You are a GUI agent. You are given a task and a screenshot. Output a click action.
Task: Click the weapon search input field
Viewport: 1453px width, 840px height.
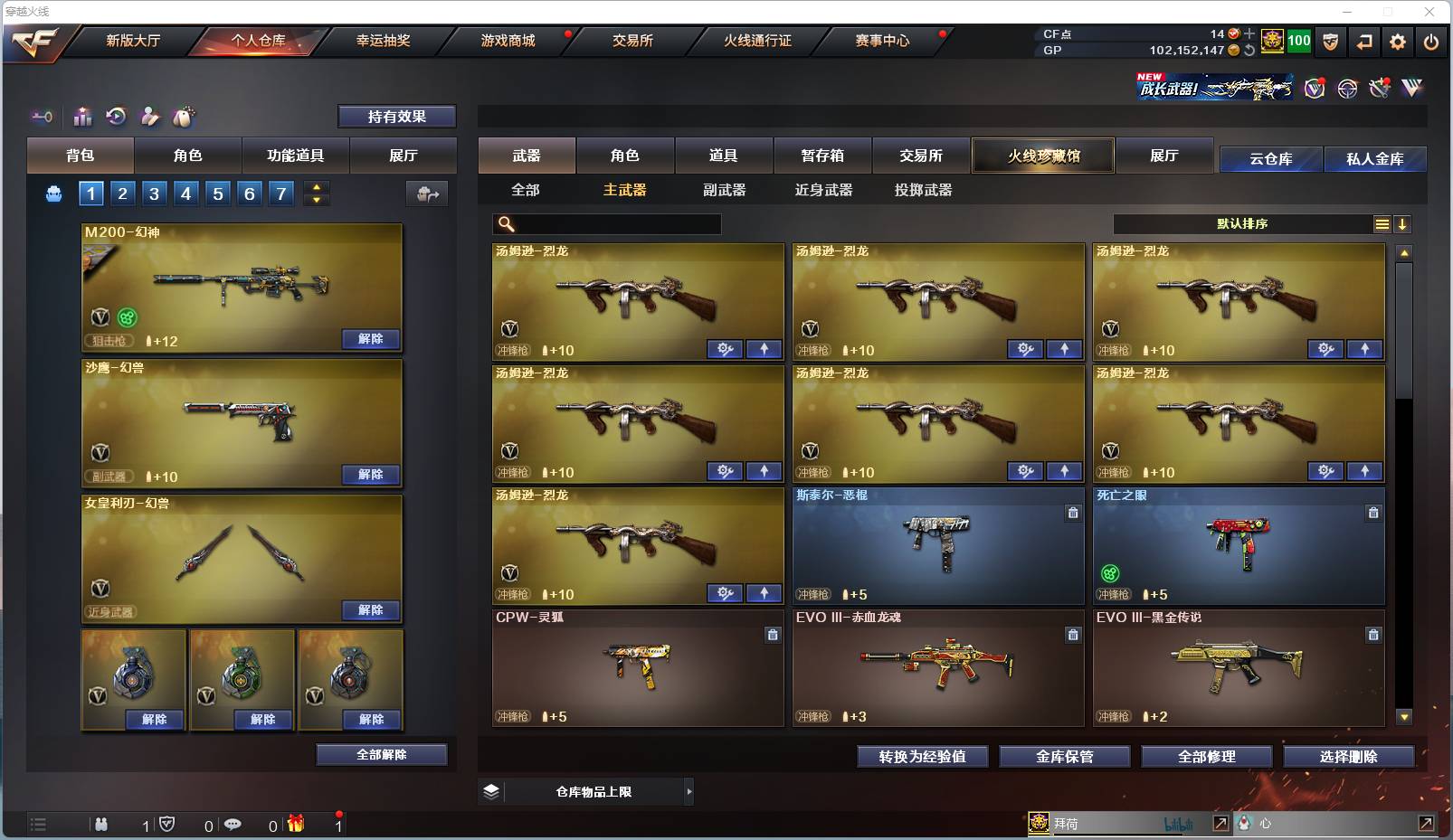pyautogui.click(x=606, y=222)
